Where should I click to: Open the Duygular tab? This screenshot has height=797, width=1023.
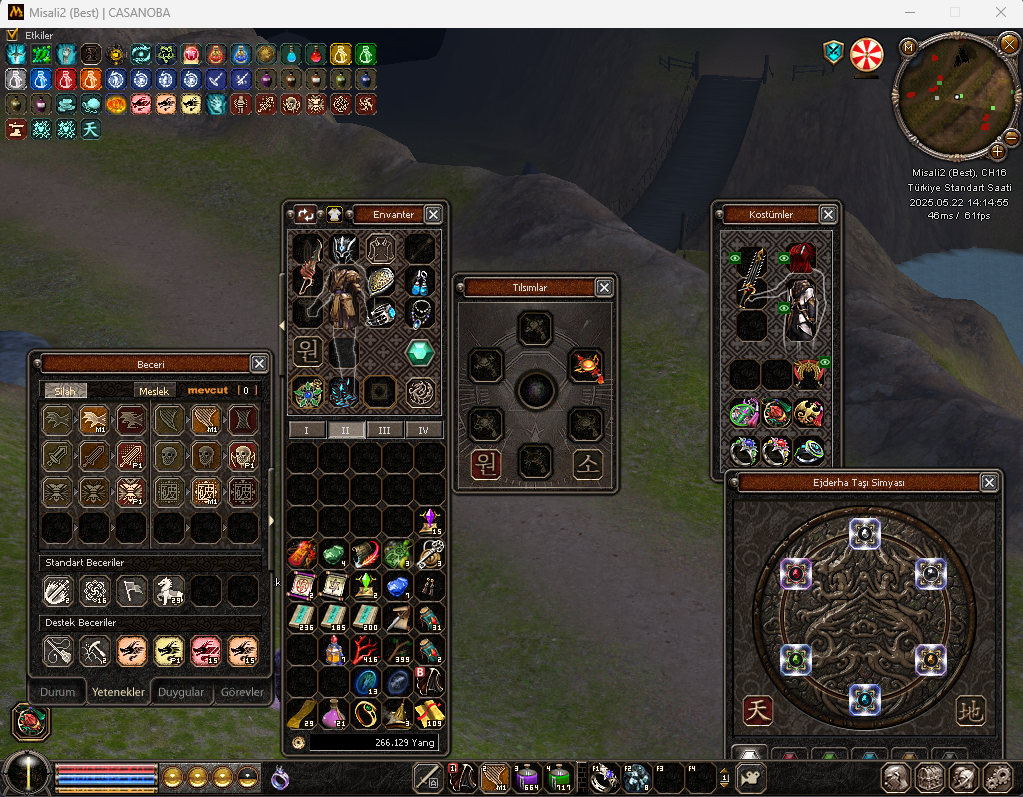click(x=181, y=692)
